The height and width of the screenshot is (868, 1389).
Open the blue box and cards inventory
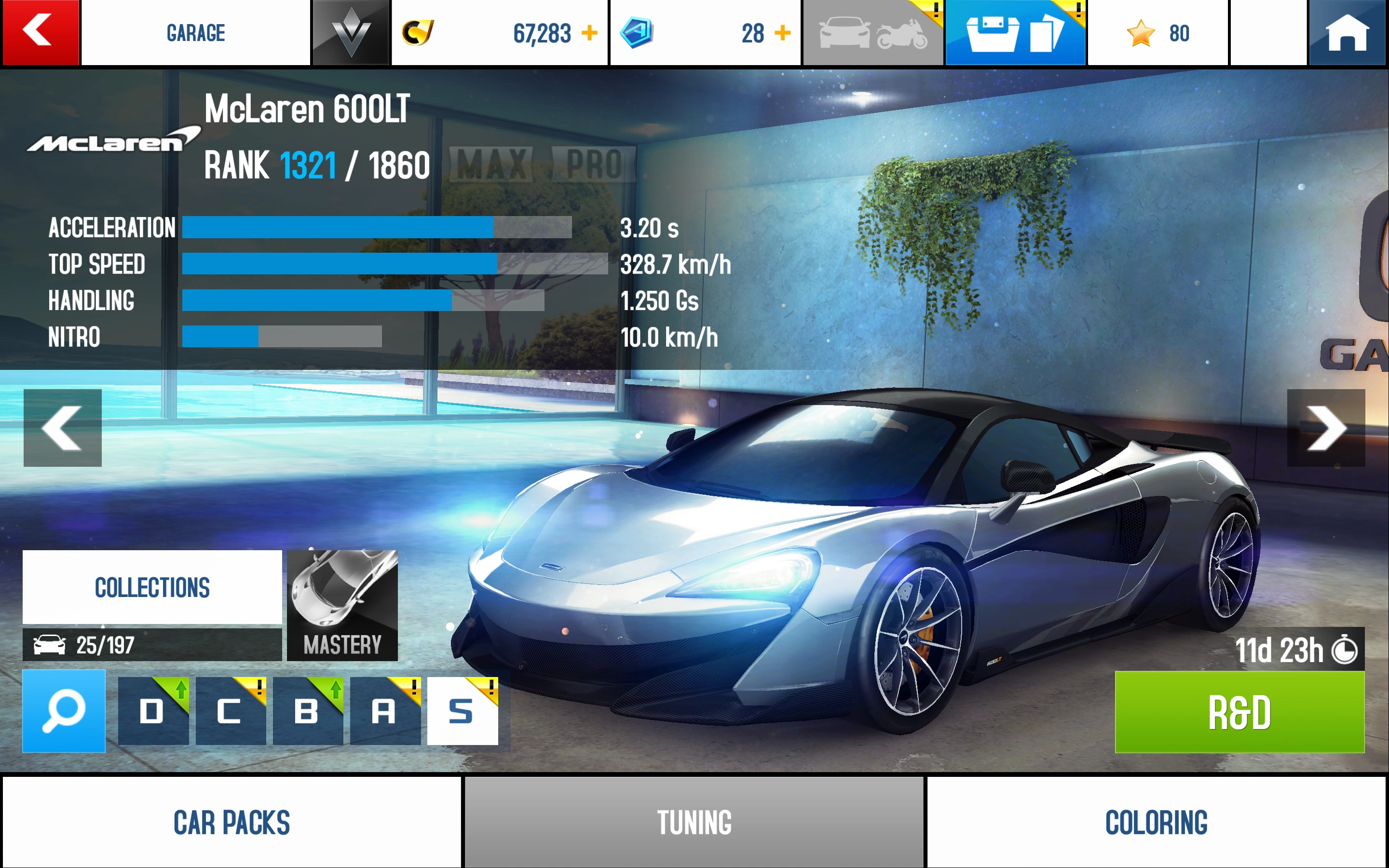[x=1015, y=33]
